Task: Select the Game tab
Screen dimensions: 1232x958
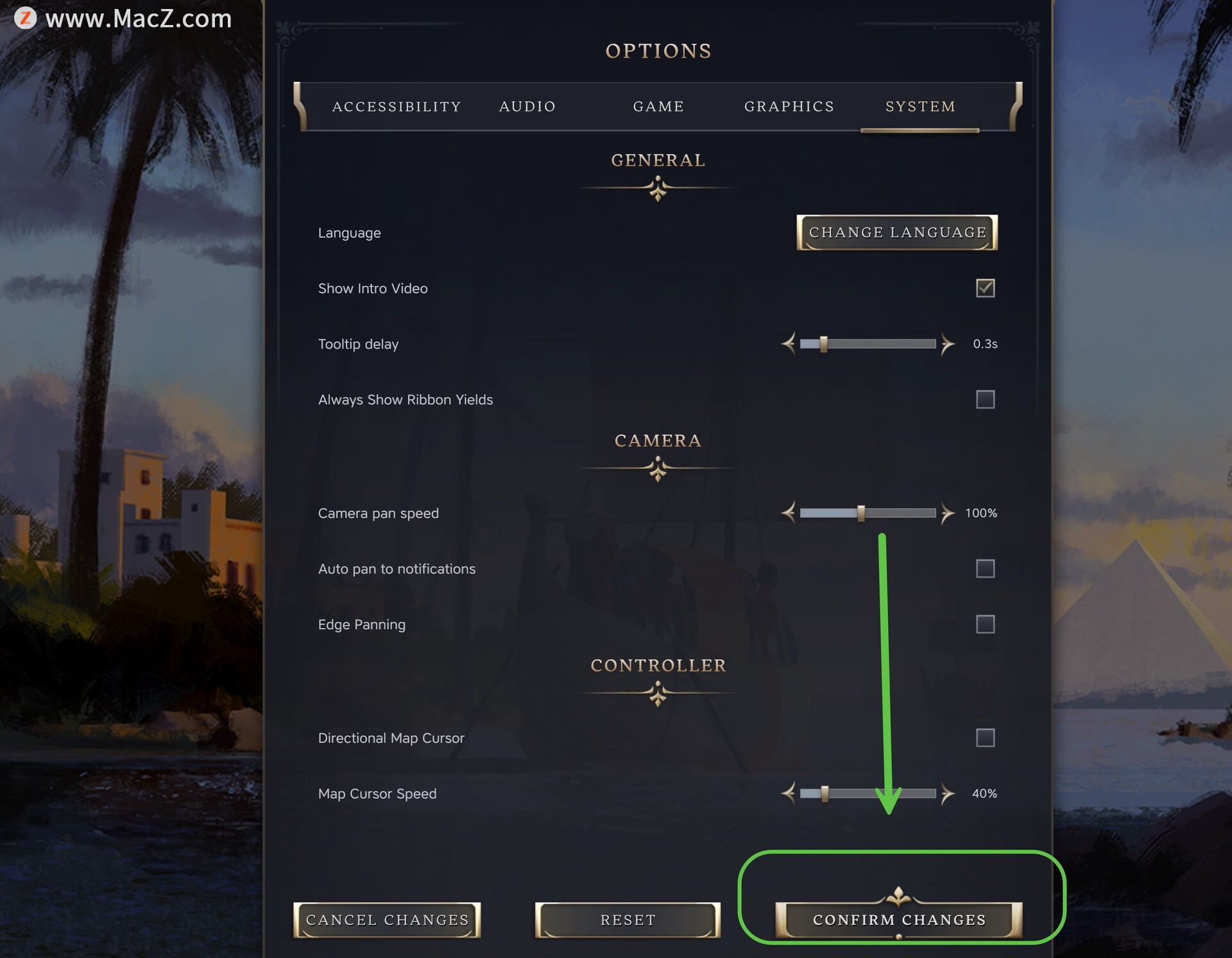Action: click(x=658, y=107)
